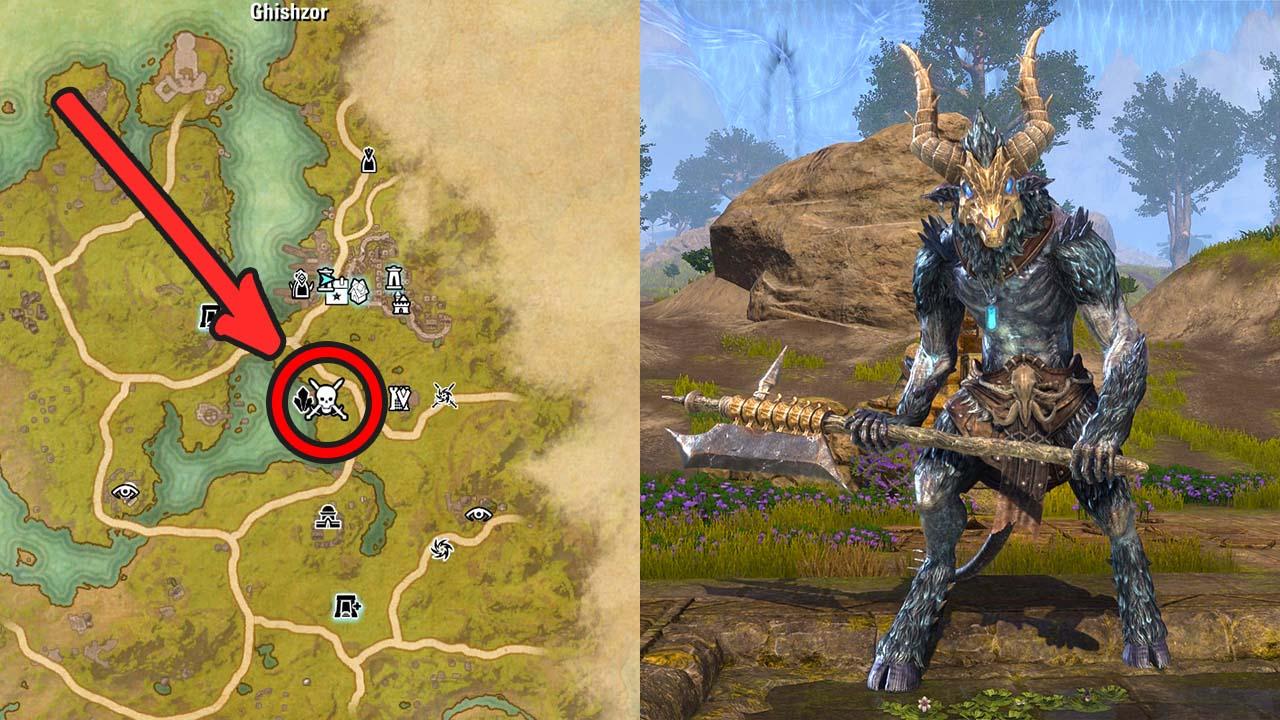This screenshot has height=720, width=1280.
Task: Select the house bundle icon next to the crate
Action: [x=358, y=290]
